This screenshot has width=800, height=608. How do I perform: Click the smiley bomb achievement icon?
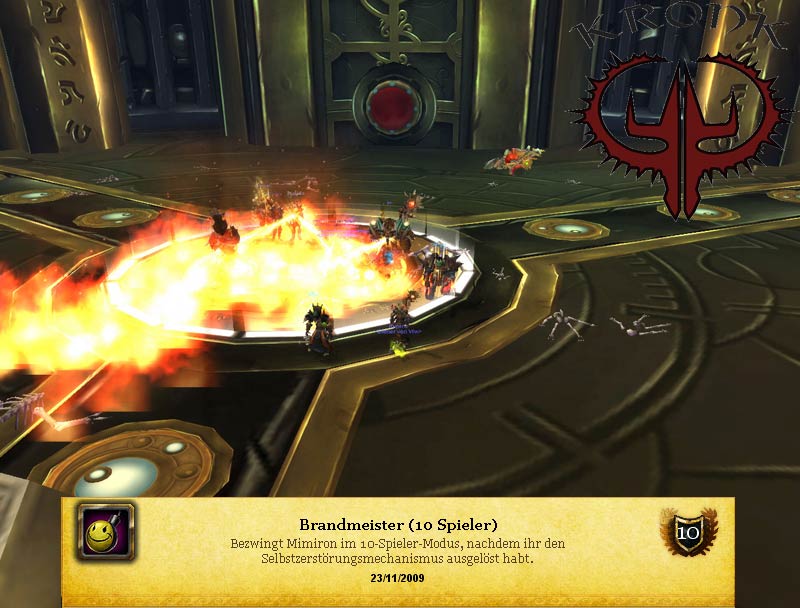coord(105,532)
